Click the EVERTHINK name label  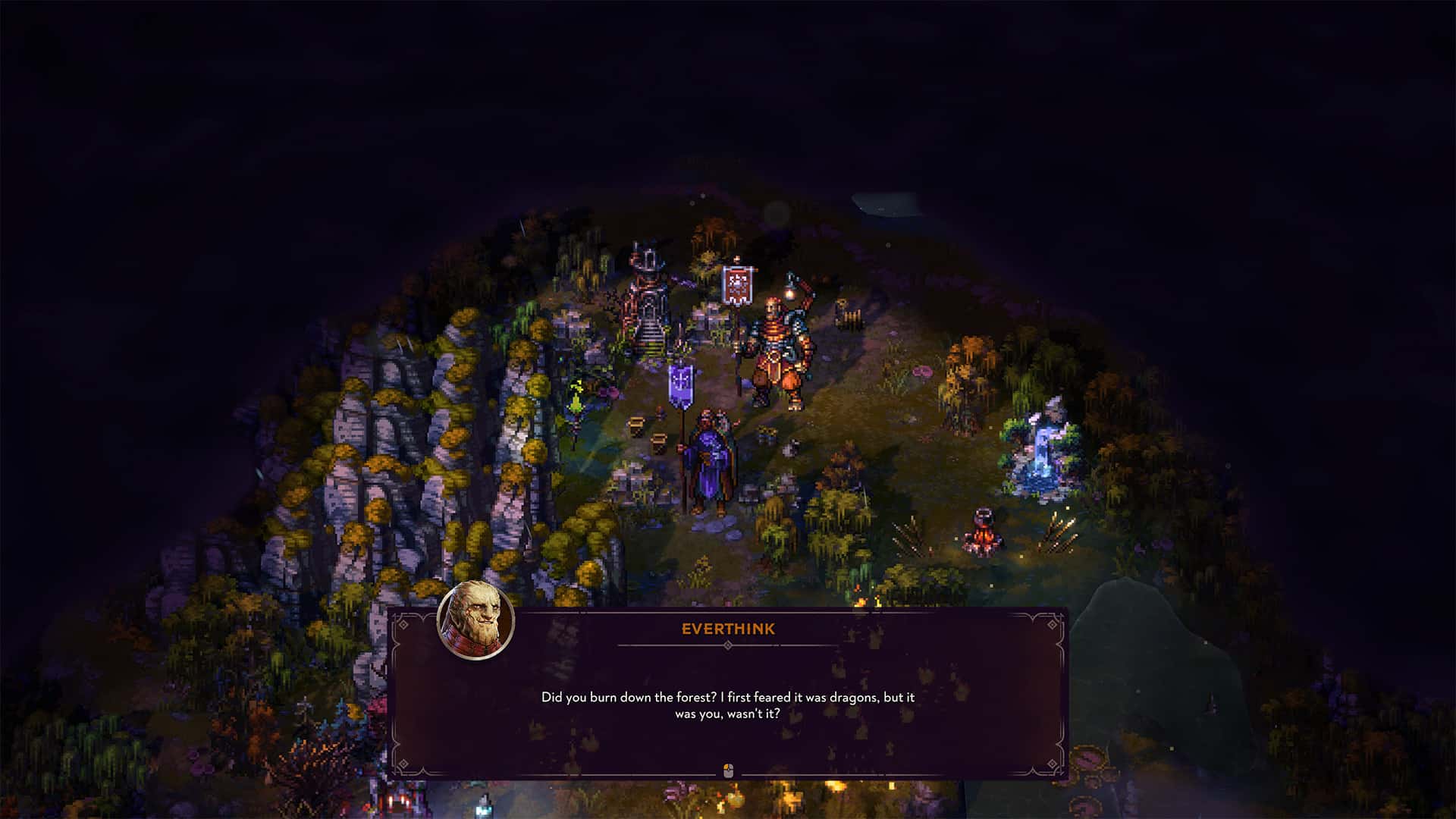click(x=729, y=629)
